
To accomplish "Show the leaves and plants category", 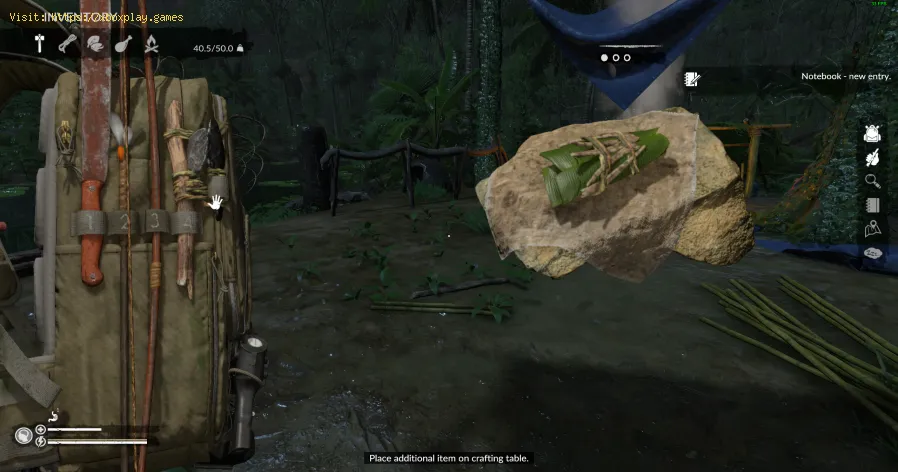I will [x=95, y=44].
